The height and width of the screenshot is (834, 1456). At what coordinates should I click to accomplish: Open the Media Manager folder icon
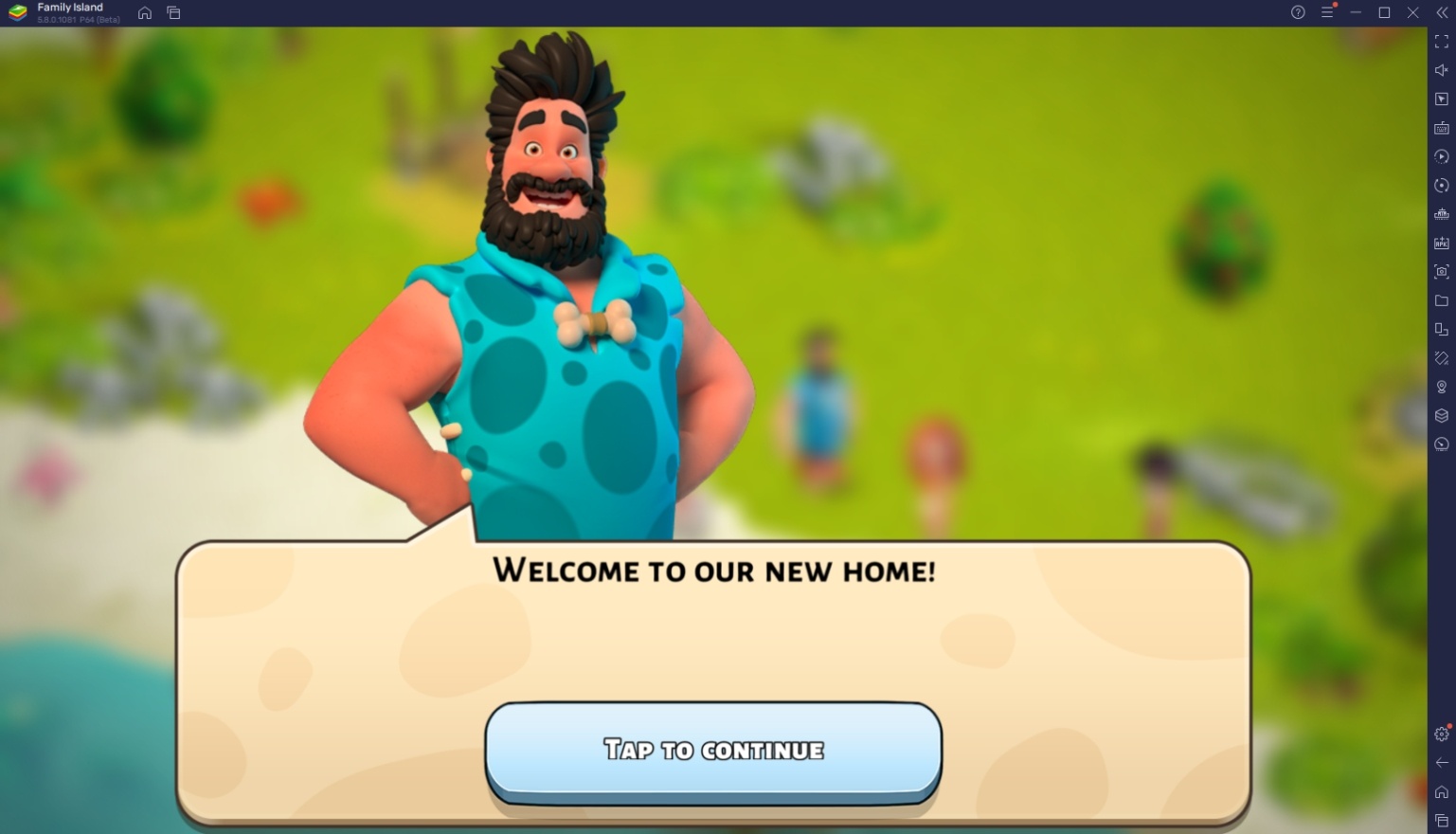(x=1441, y=301)
